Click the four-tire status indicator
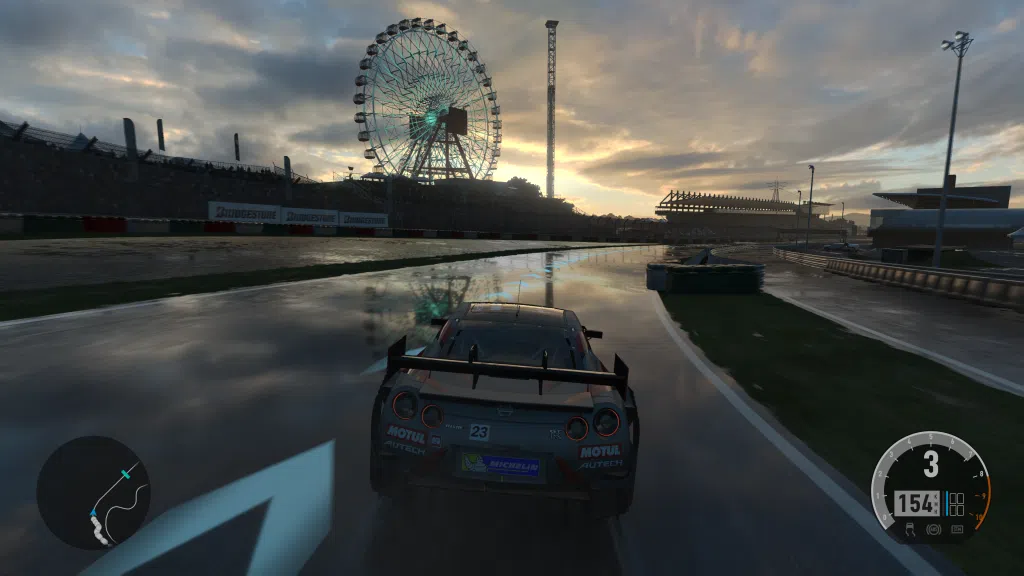Viewport: 1024px width, 576px height. [957, 503]
